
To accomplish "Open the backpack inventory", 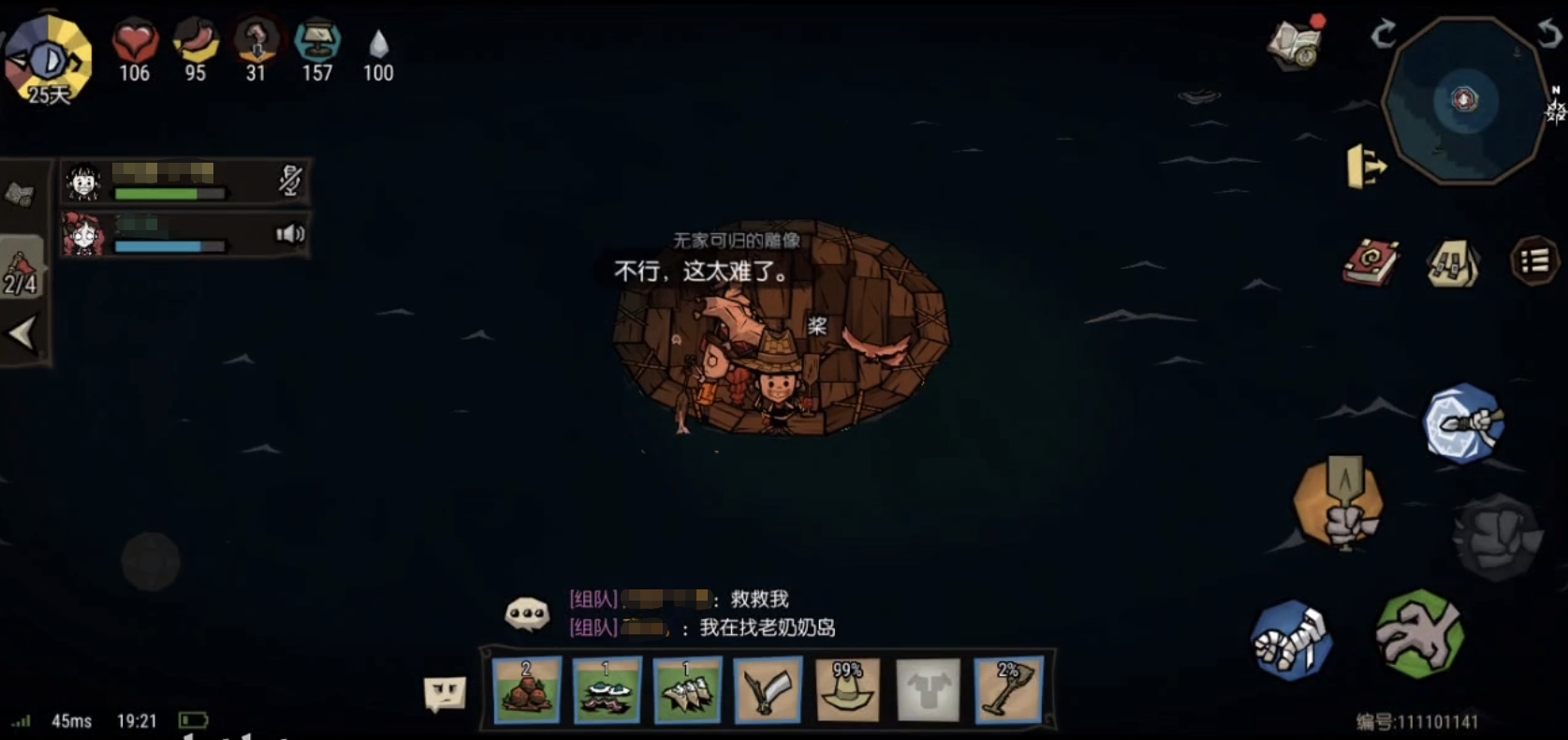I will coord(1453,263).
